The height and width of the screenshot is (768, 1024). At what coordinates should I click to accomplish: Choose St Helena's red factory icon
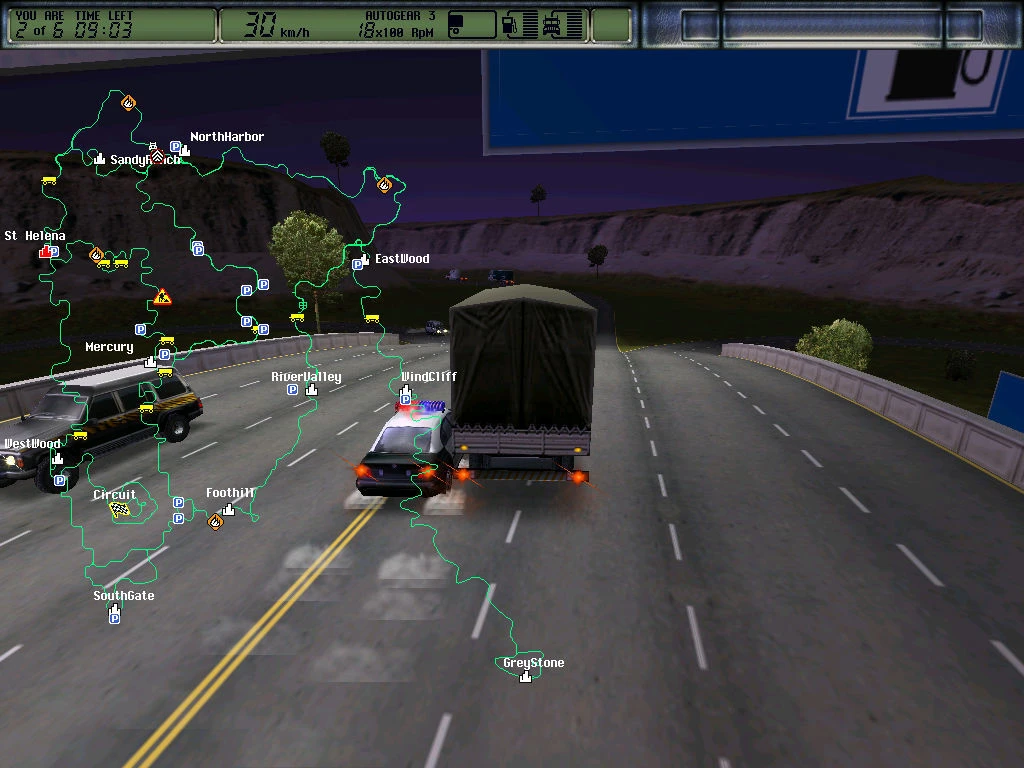(45, 252)
